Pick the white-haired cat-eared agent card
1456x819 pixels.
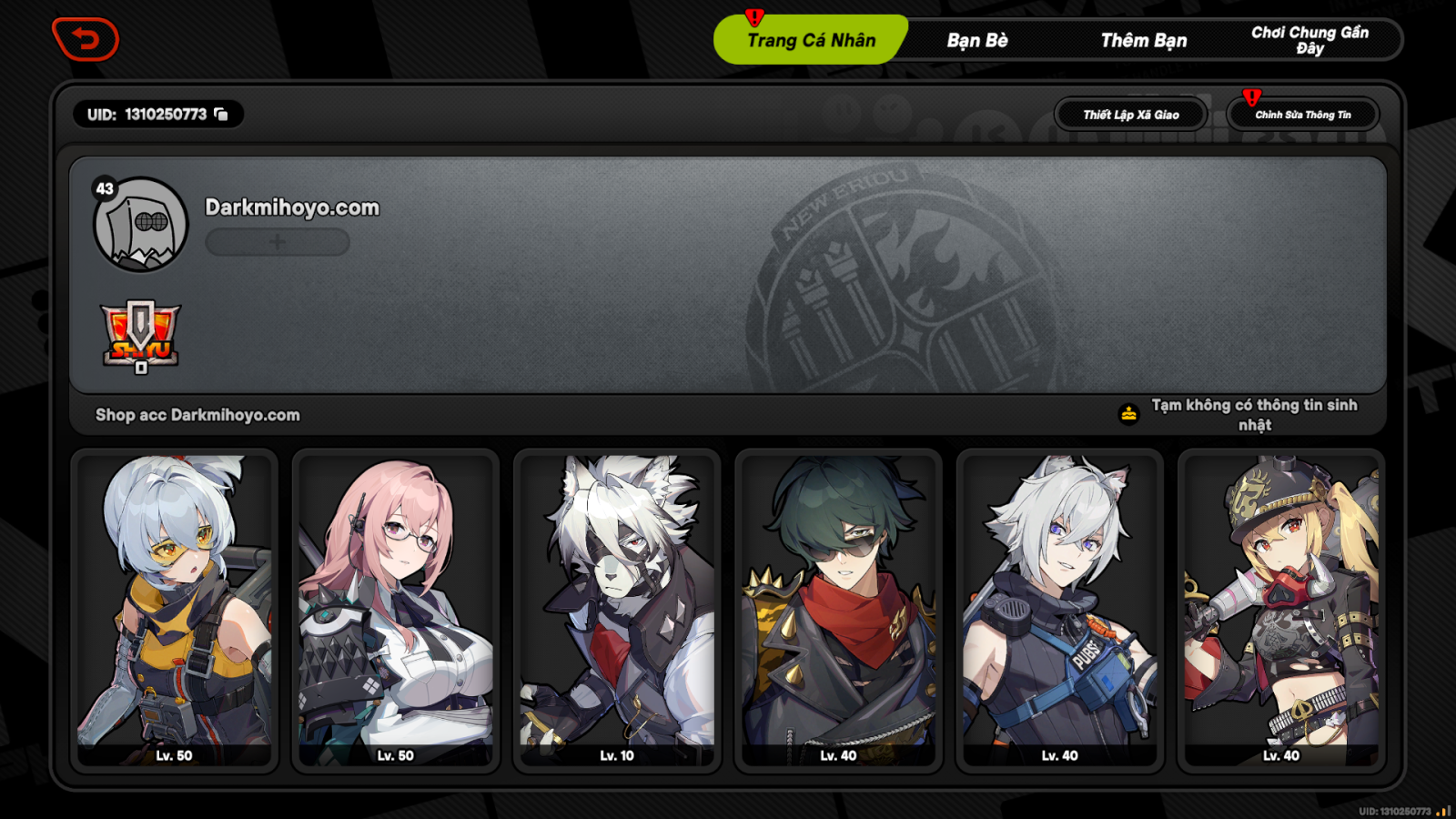click(1060, 610)
